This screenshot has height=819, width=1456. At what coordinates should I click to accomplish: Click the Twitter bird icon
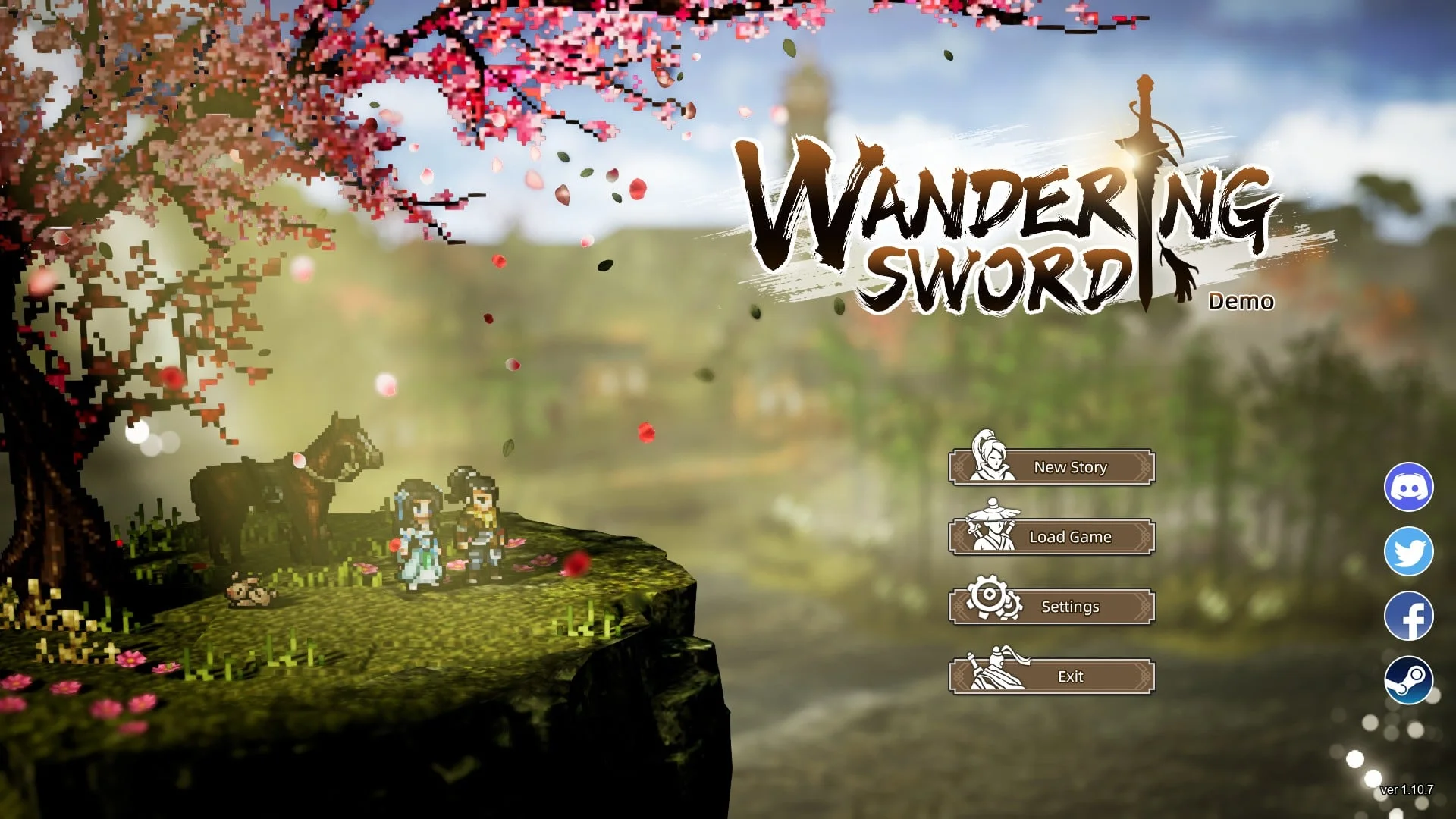[1408, 551]
